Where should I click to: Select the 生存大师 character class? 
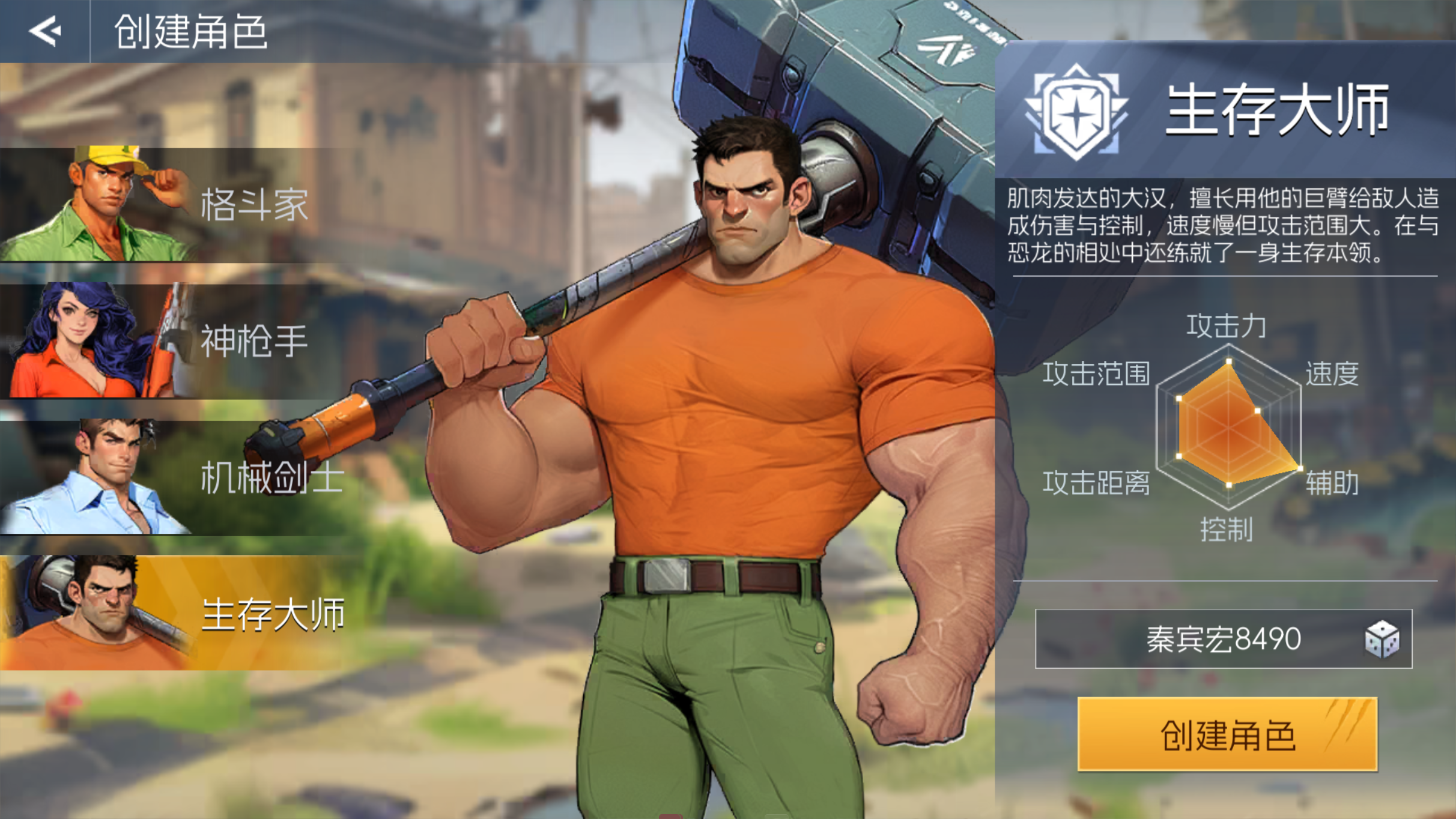pyautogui.click(x=180, y=614)
